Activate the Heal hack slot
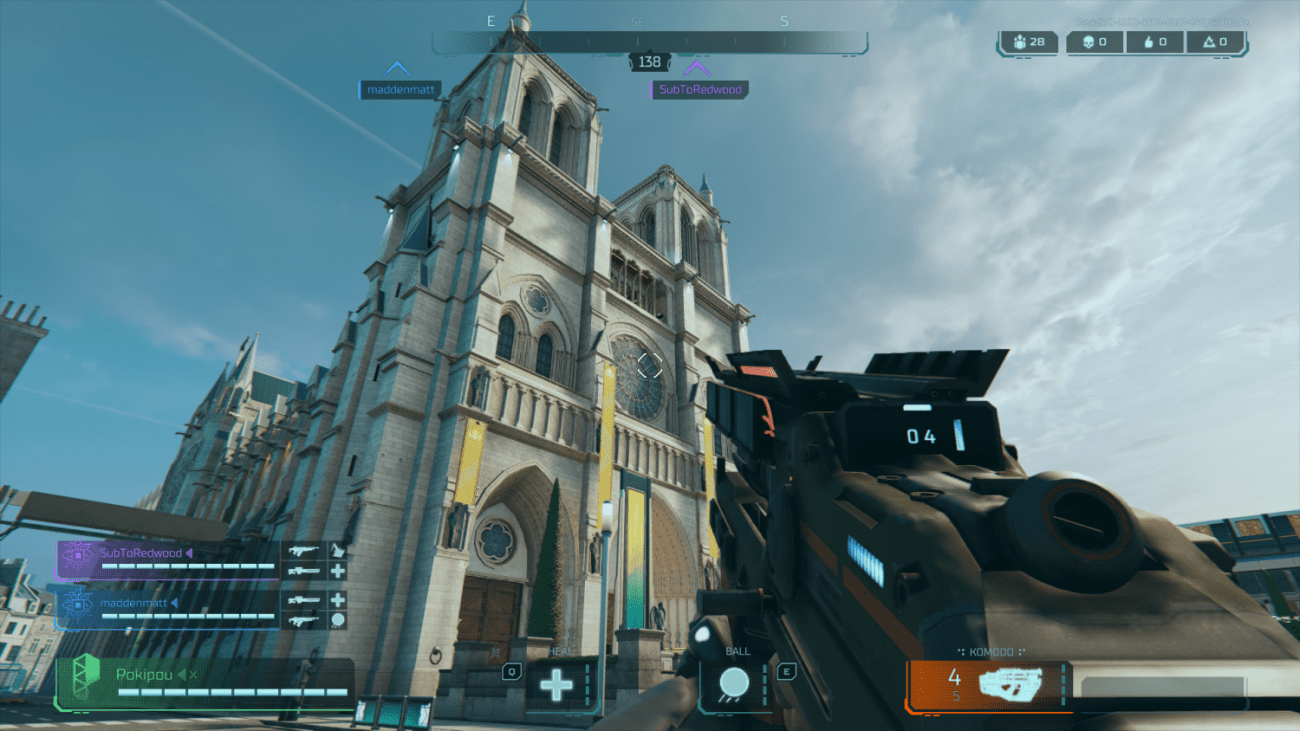This screenshot has width=1300, height=731. pos(557,685)
